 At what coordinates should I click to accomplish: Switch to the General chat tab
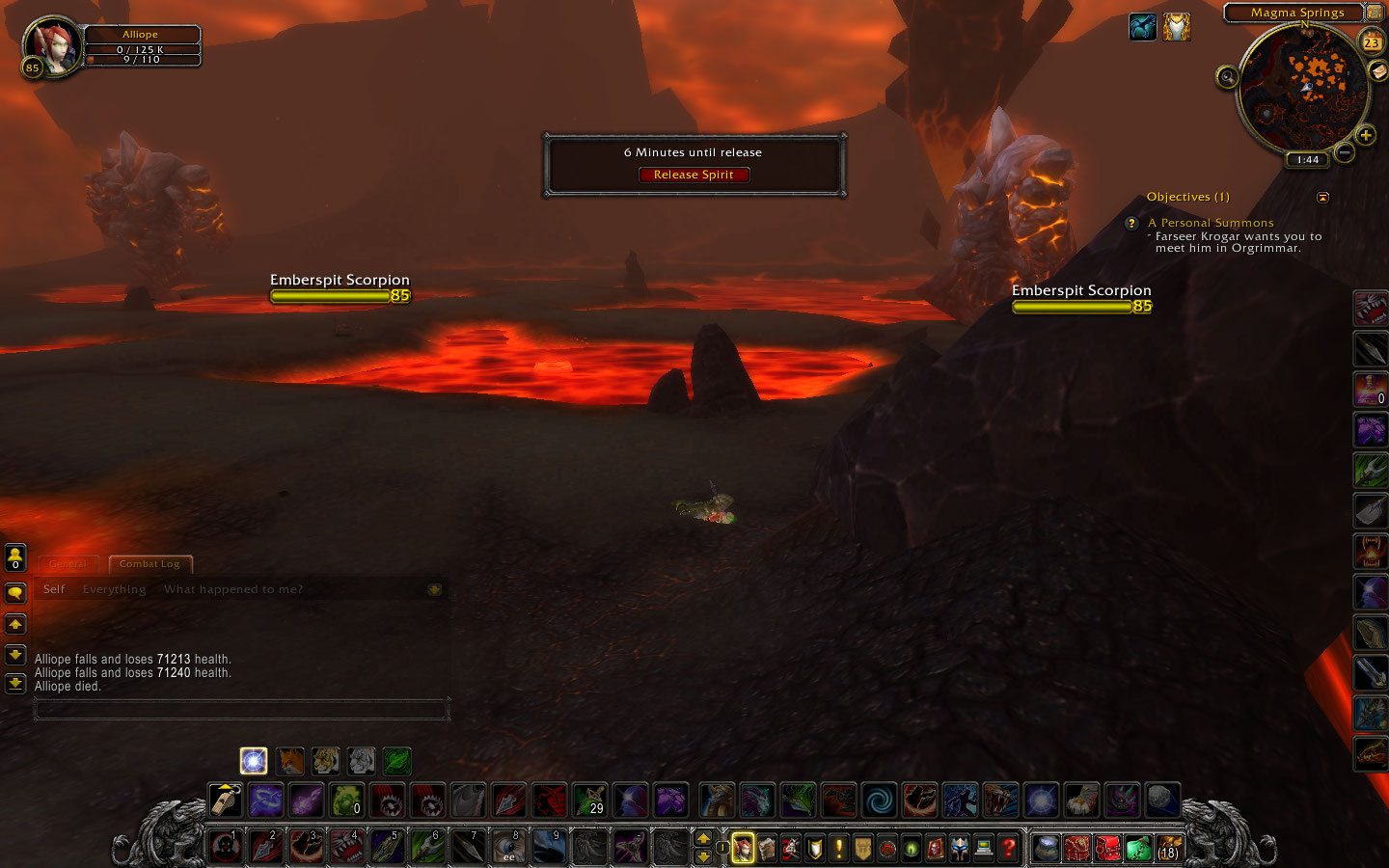click(x=68, y=564)
